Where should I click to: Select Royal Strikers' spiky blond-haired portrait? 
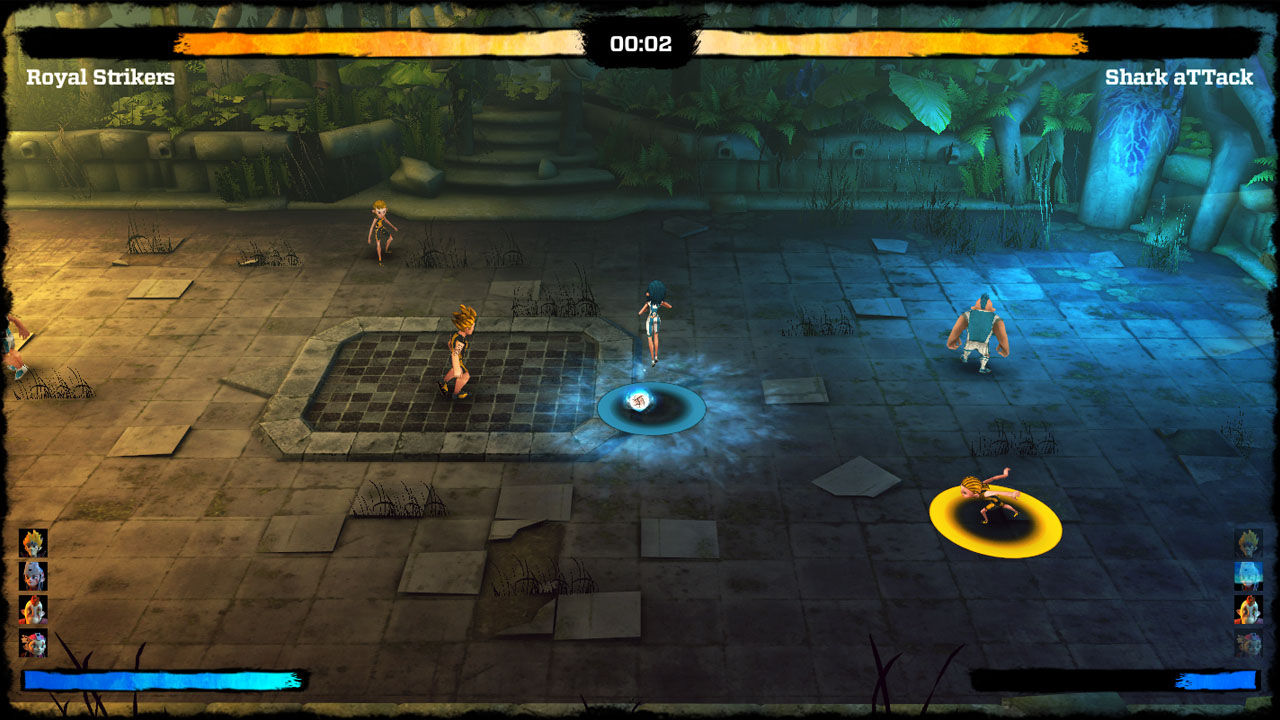(x=33, y=543)
